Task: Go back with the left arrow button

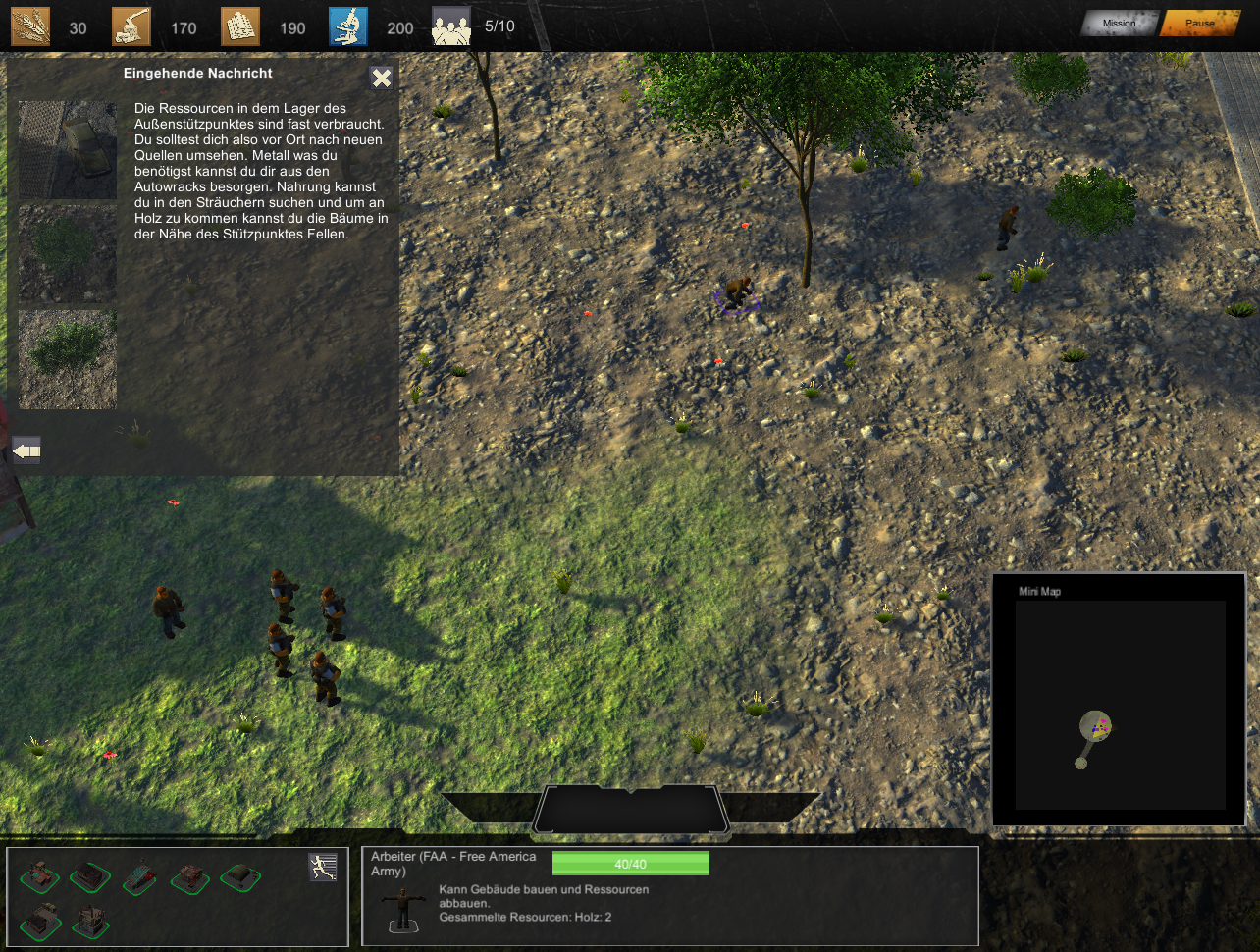Action: 26,451
